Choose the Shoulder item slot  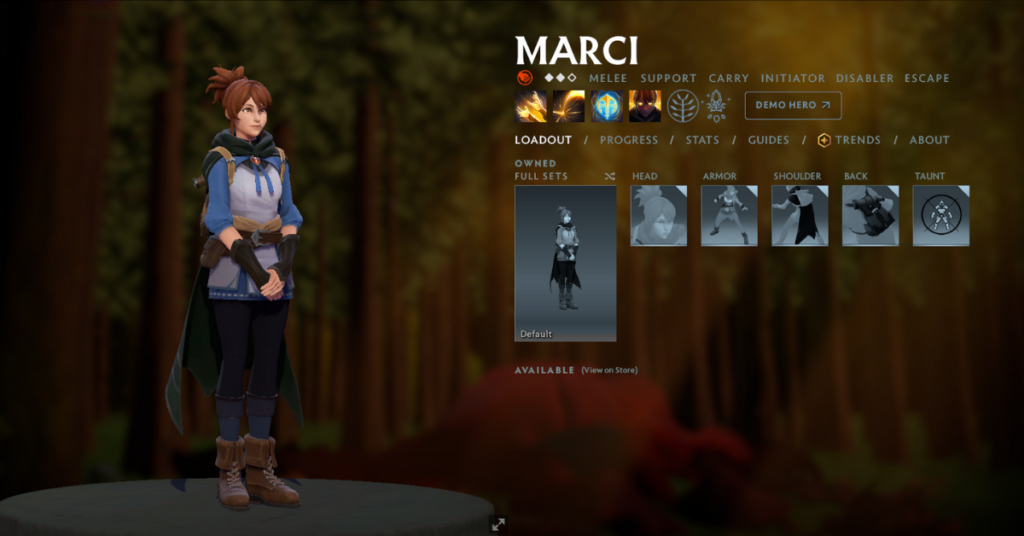coord(800,215)
